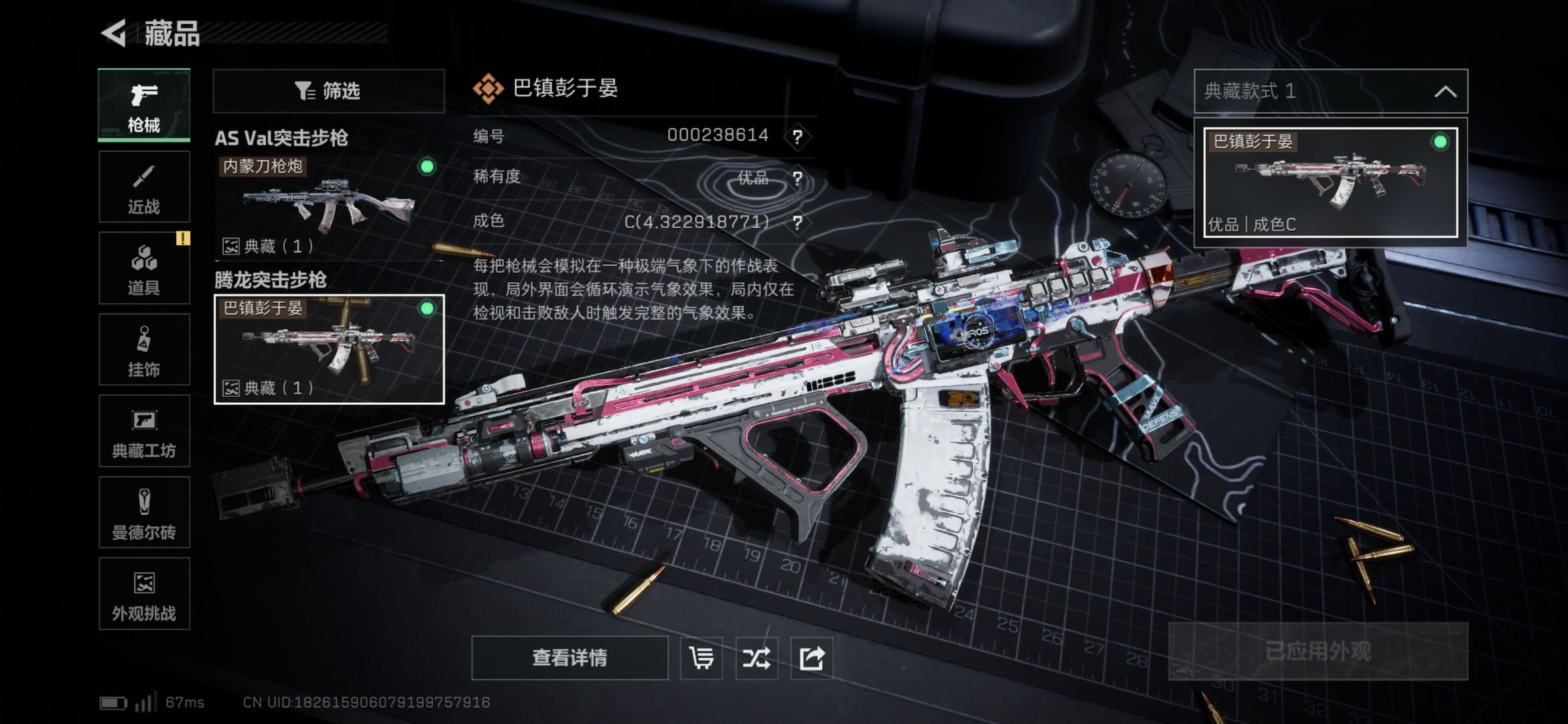Choose the 巴镇彭于晏 skin in the weapon list
The height and width of the screenshot is (724, 1568).
click(x=328, y=349)
